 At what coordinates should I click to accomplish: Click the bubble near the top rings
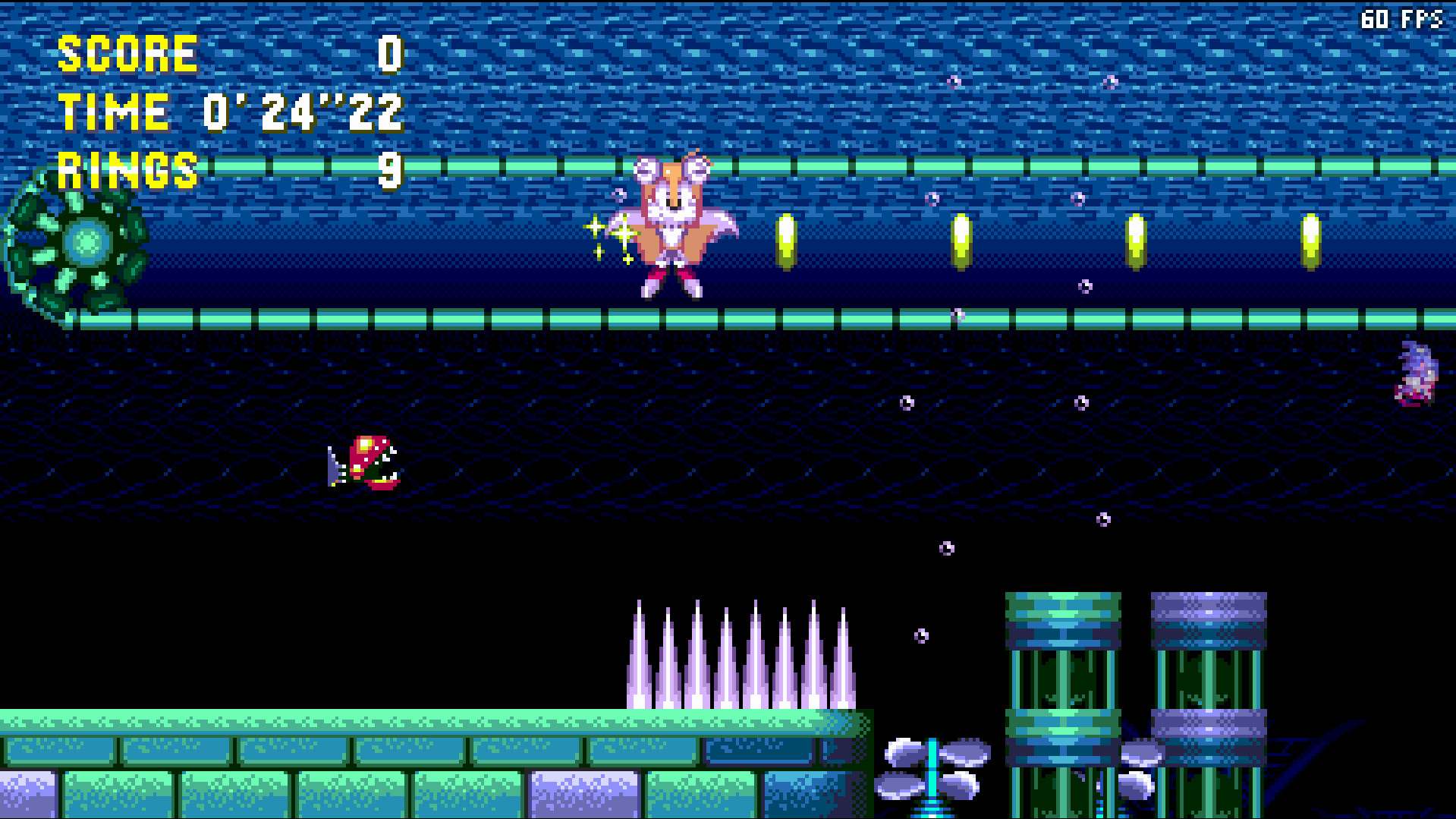click(953, 81)
